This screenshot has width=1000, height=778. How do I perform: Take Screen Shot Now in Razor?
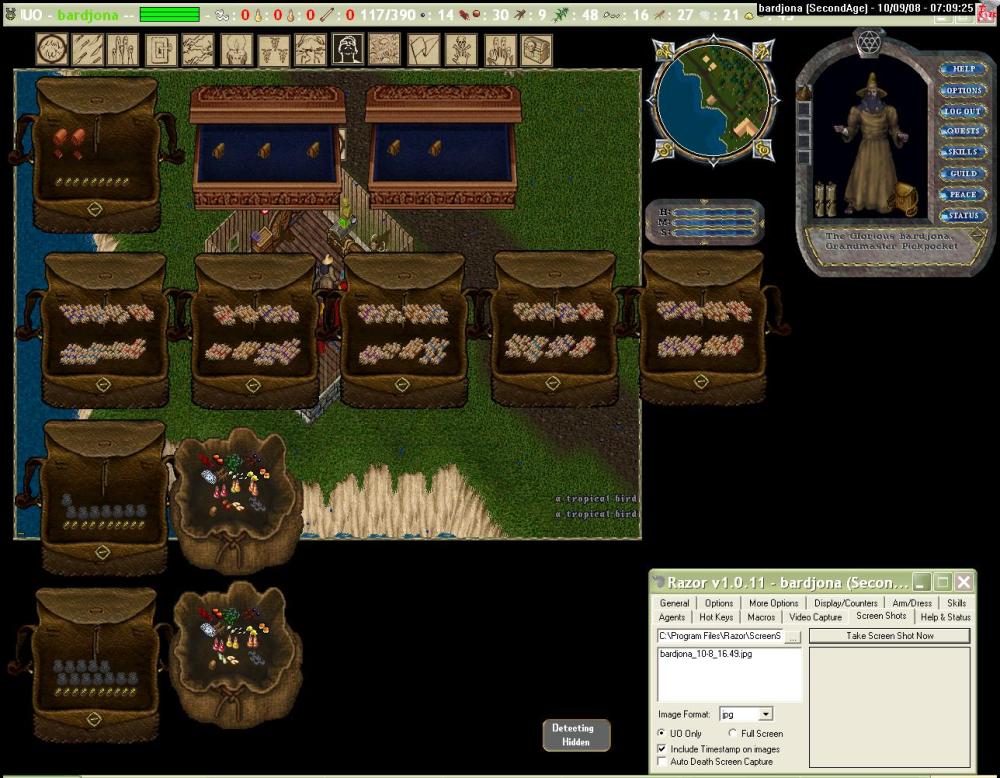tap(889, 636)
